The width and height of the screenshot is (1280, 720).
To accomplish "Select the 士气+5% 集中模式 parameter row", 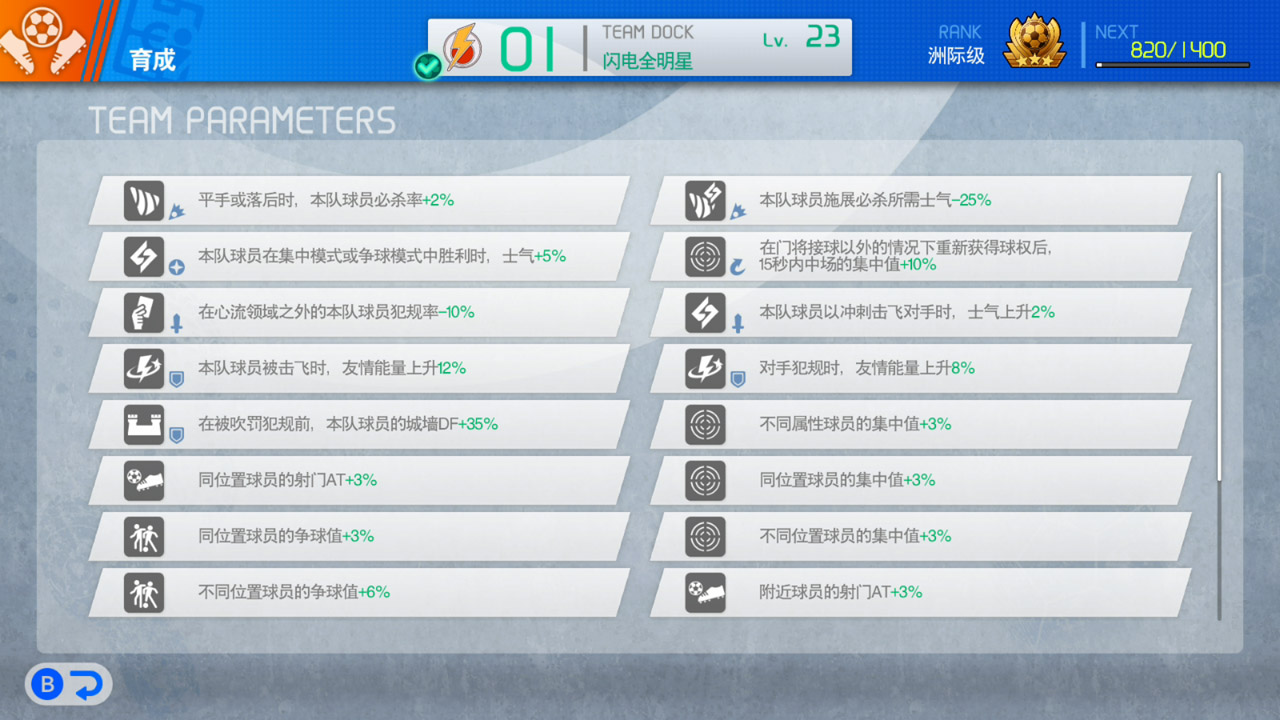I will click(x=360, y=256).
